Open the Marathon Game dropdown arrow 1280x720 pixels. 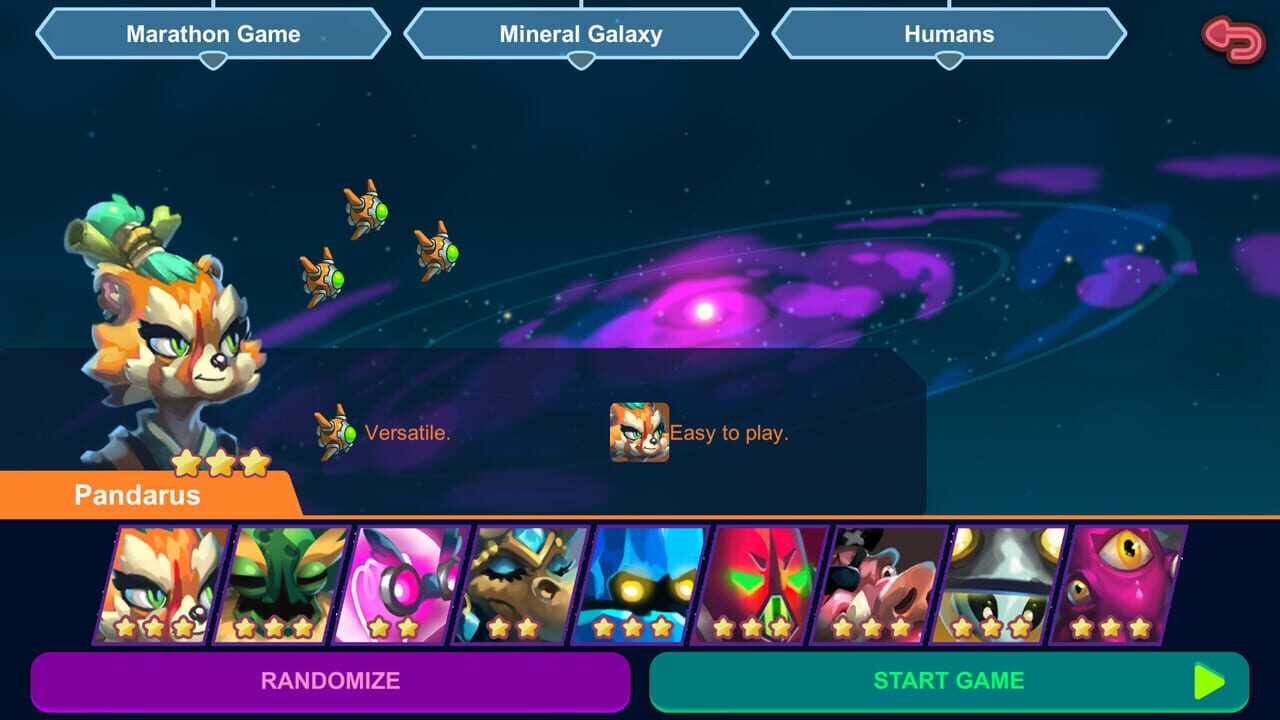pos(211,62)
